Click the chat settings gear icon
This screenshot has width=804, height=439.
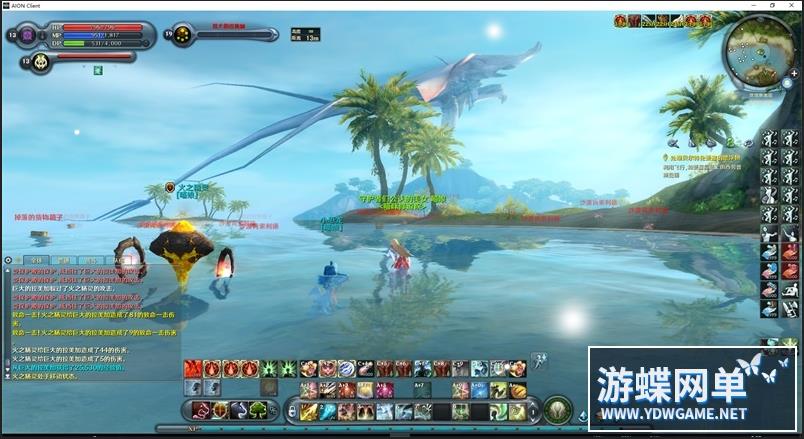(8, 260)
